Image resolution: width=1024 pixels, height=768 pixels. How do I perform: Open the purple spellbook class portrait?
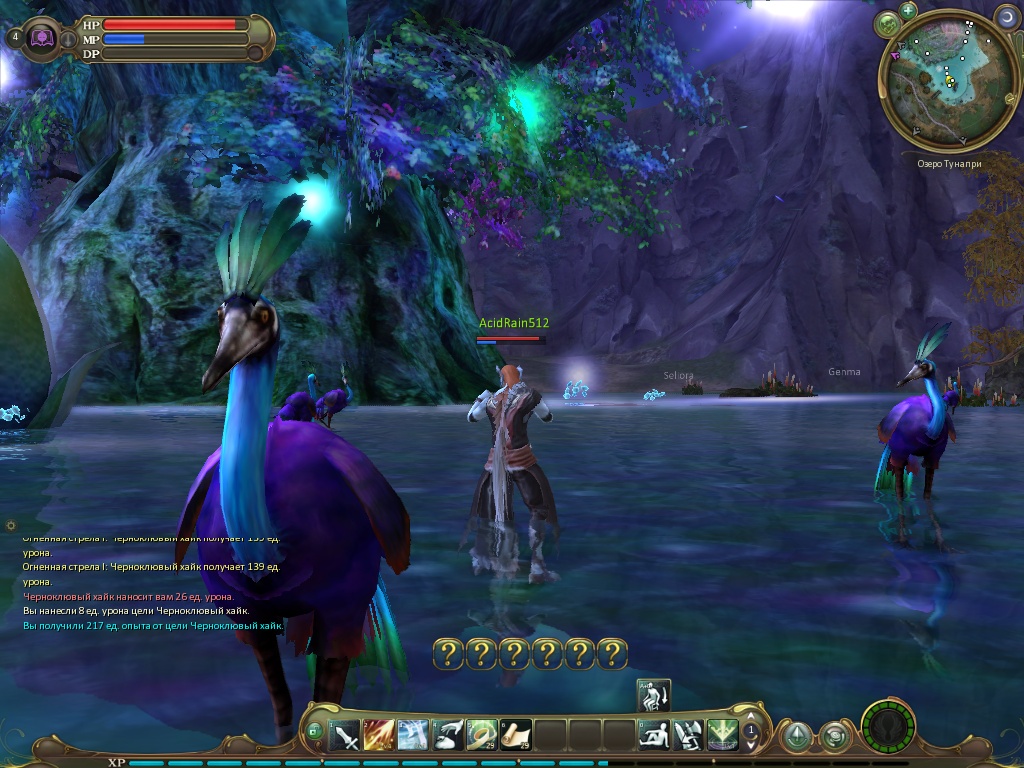44,38
